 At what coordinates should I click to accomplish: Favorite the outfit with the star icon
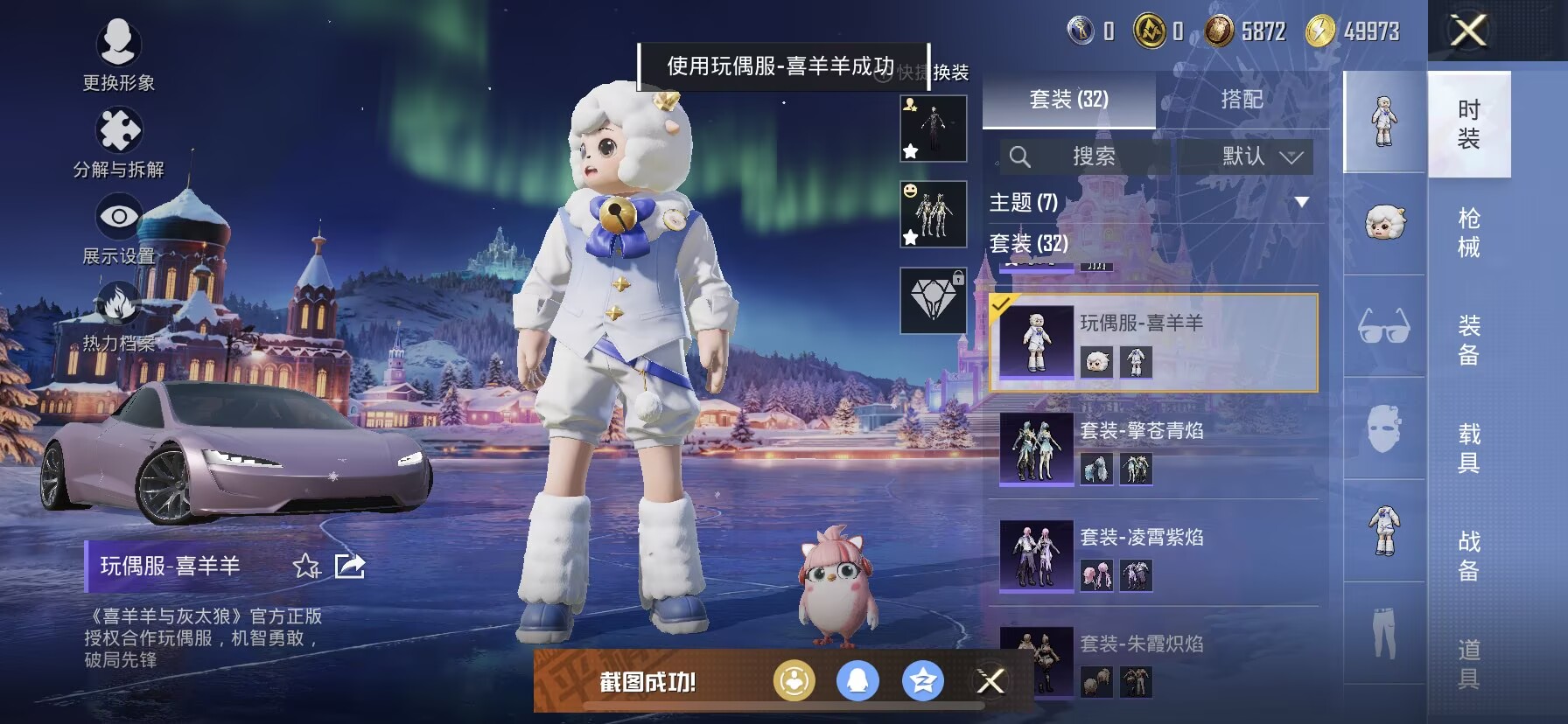(x=306, y=567)
